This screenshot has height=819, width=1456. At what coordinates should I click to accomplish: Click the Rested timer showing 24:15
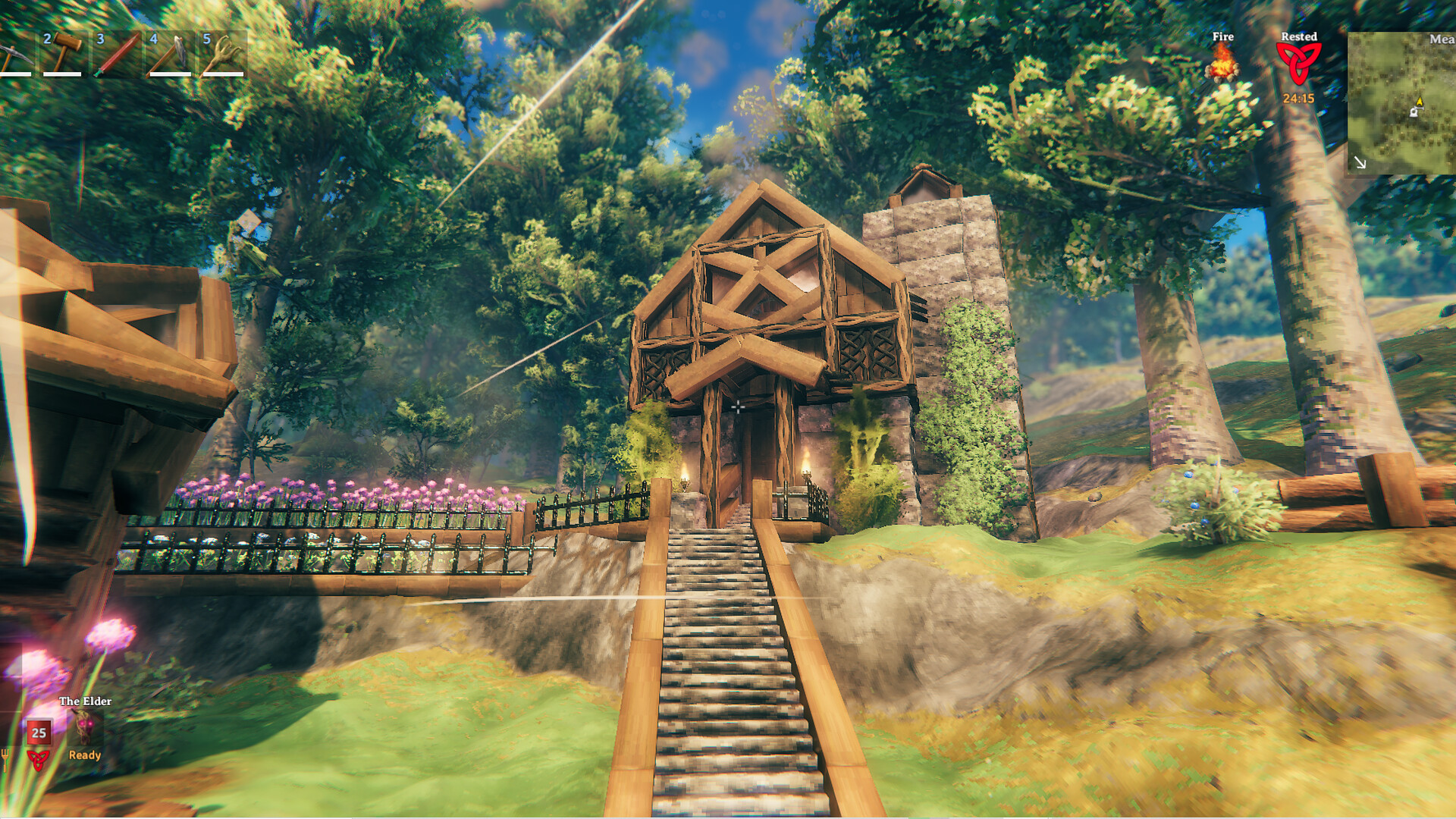point(1299,99)
